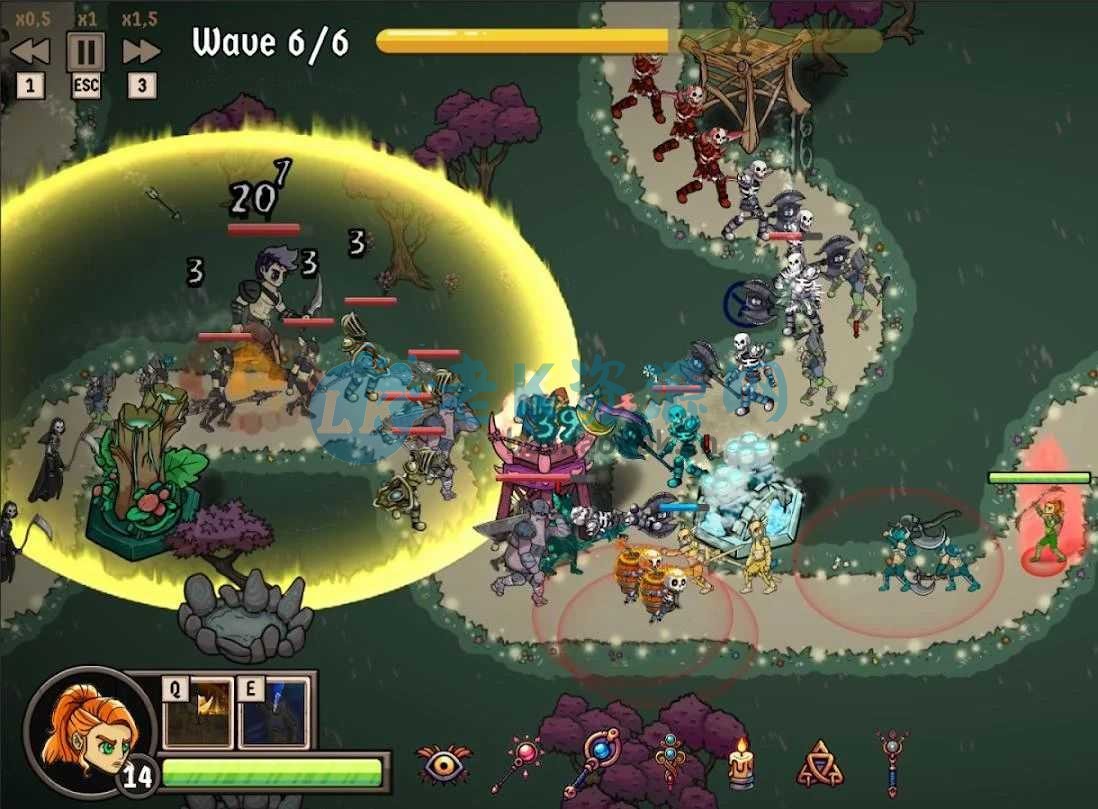Use the lit candle item
The image size is (1098, 809).
coord(741,765)
